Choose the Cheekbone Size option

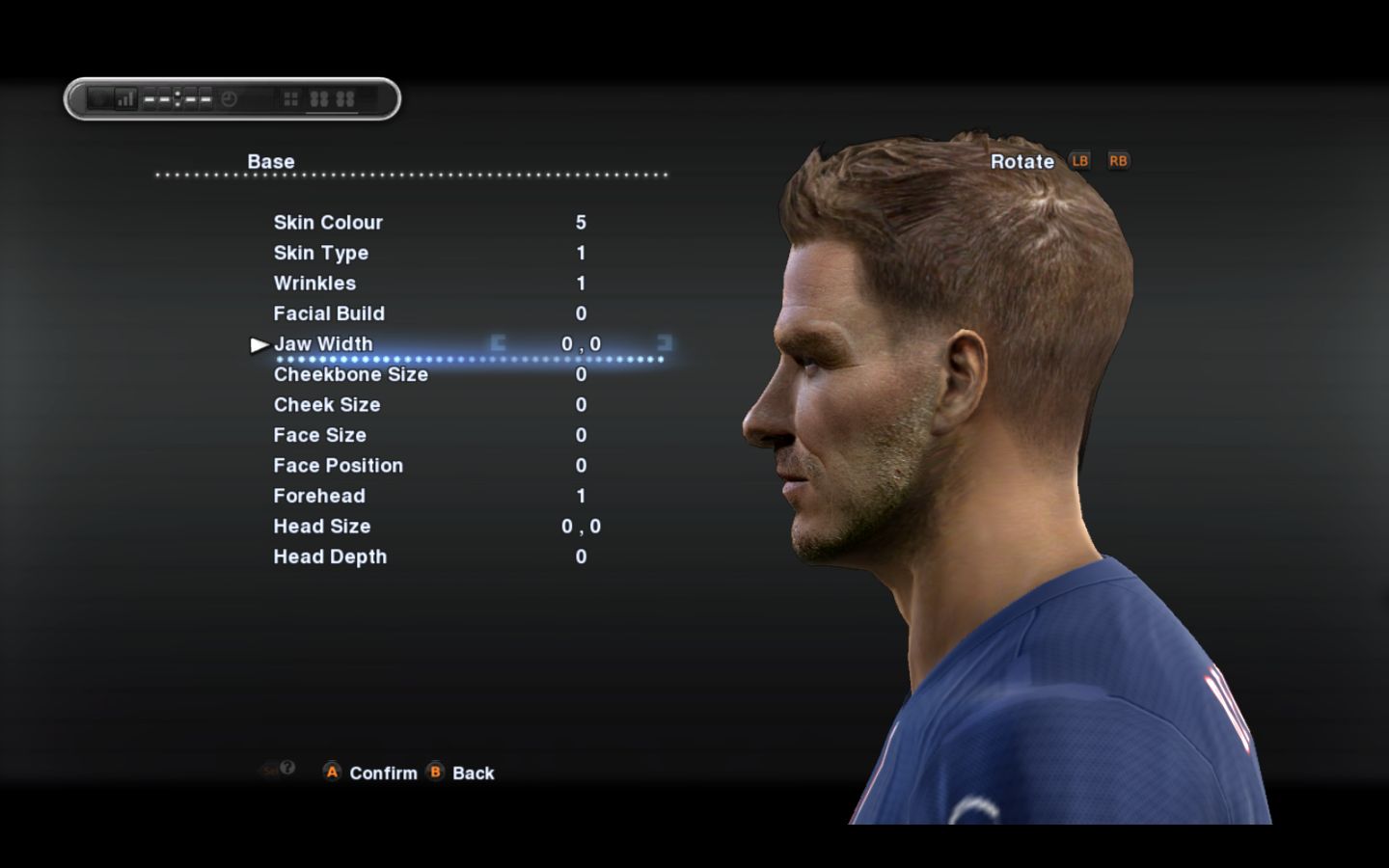click(350, 374)
